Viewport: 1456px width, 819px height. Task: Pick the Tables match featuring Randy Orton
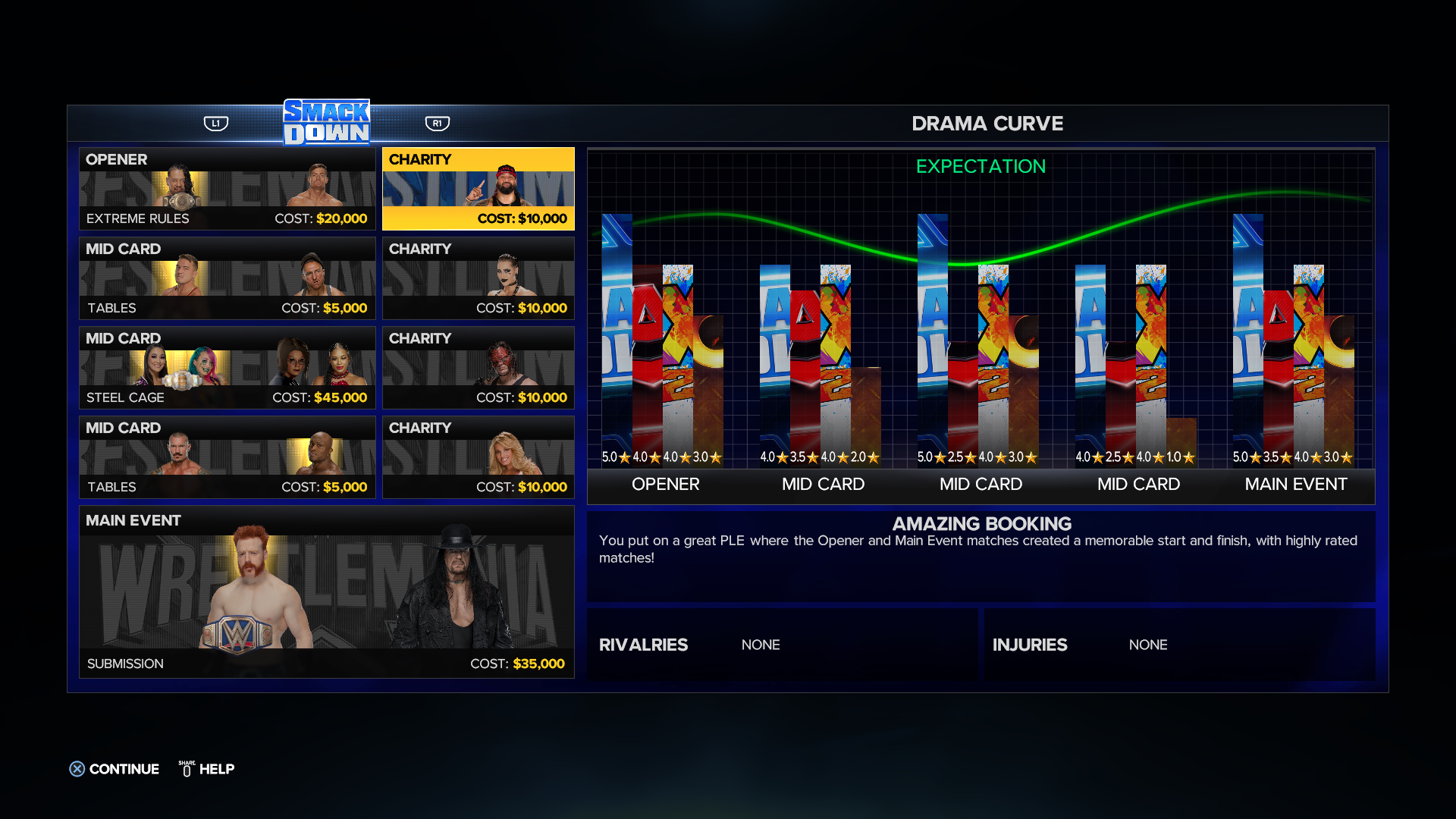pyautogui.click(x=227, y=457)
